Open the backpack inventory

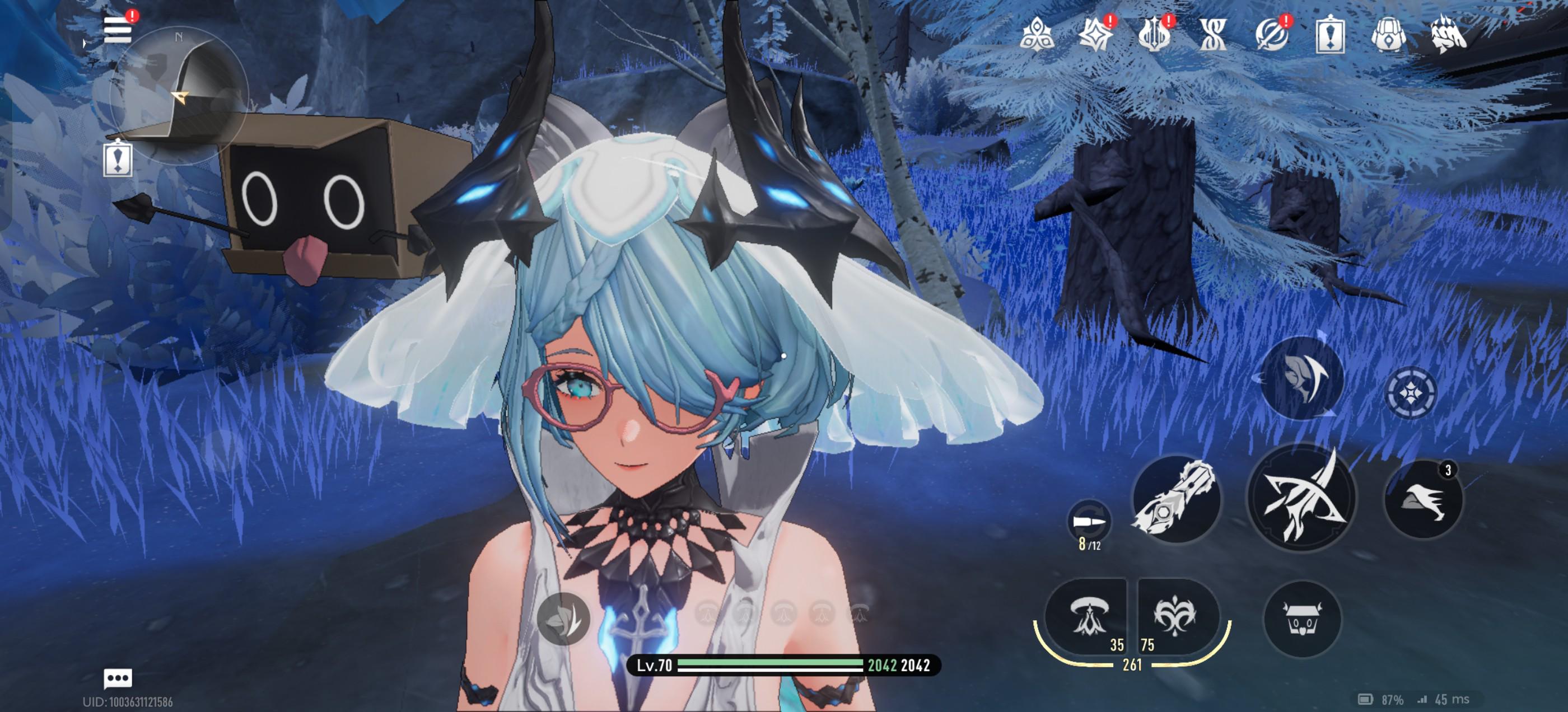click(x=1388, y=34)
